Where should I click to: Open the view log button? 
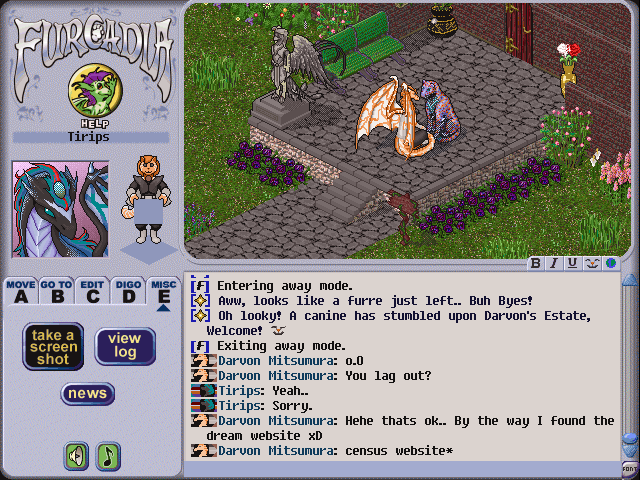pos(125,347)
